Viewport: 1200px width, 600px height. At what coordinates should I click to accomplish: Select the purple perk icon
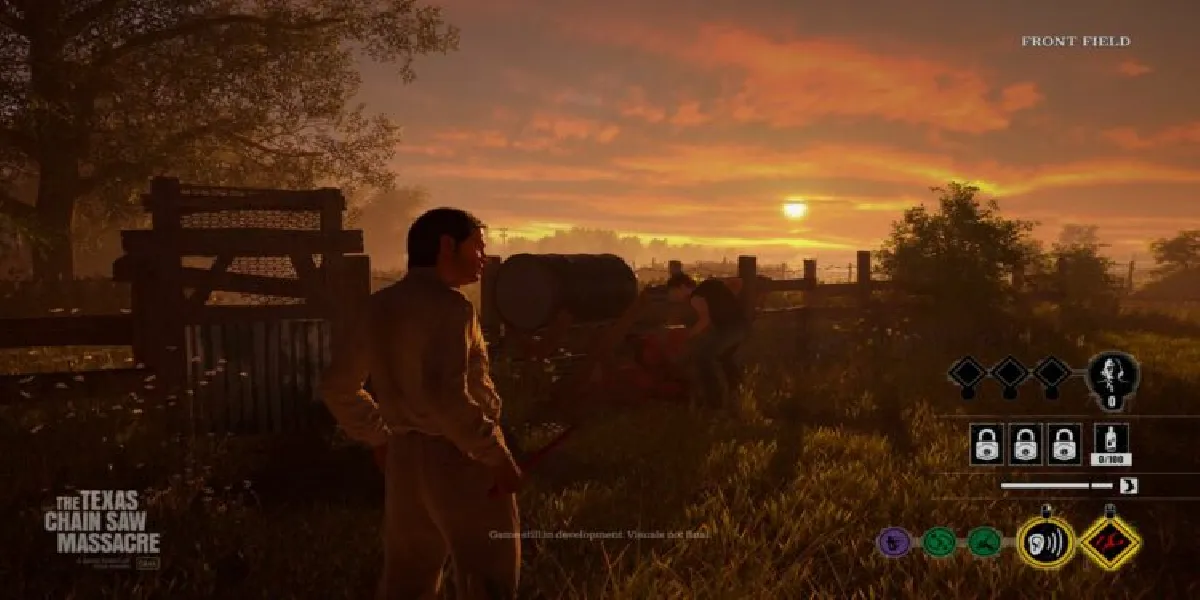[x=894, y=542]
